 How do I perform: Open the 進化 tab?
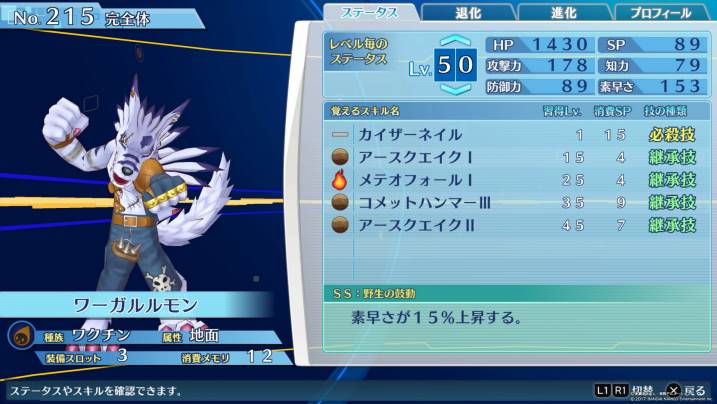[x=564, y=13]
